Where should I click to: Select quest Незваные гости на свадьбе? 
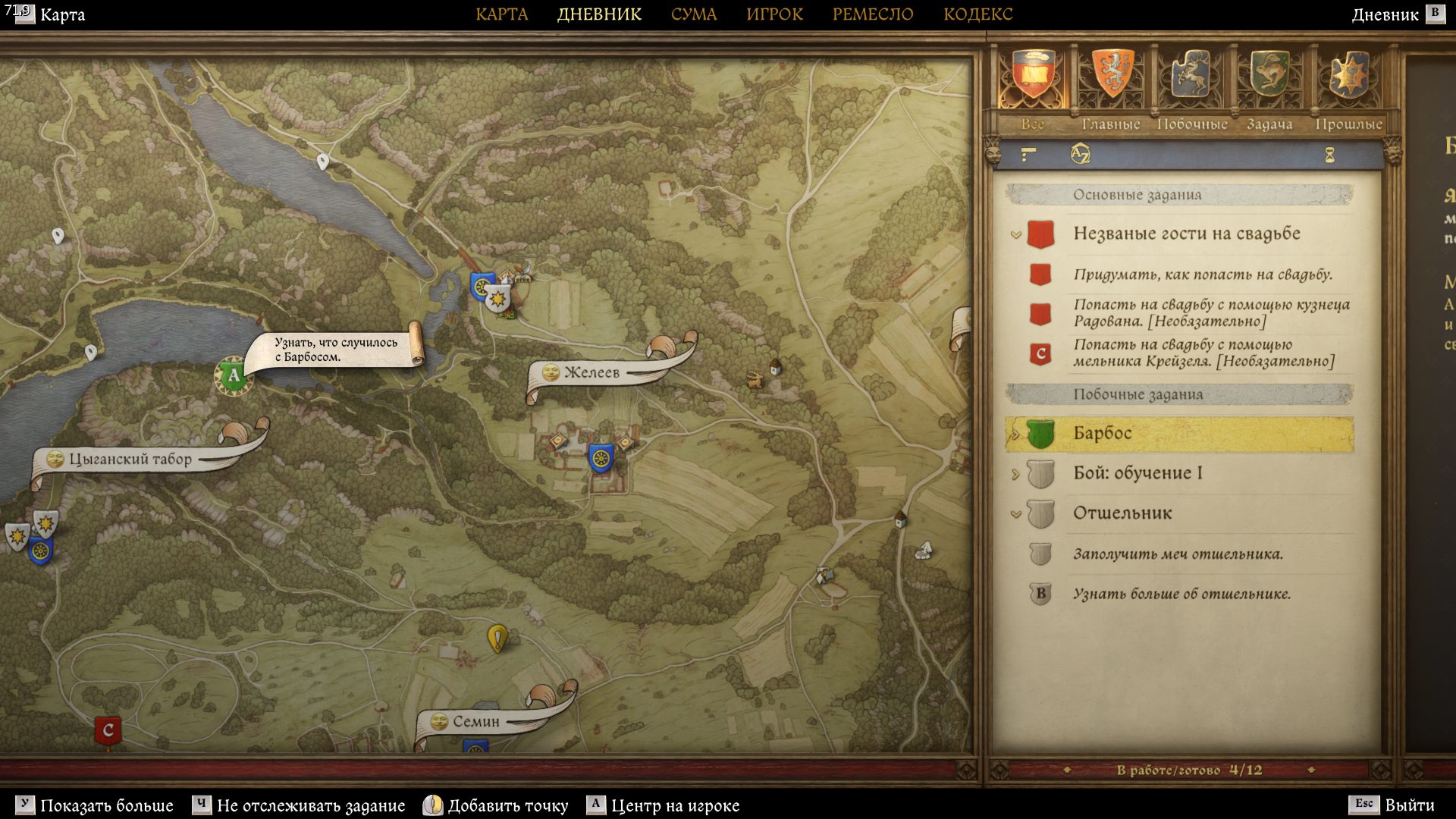pyautogui.click(x=1186, y=234)
